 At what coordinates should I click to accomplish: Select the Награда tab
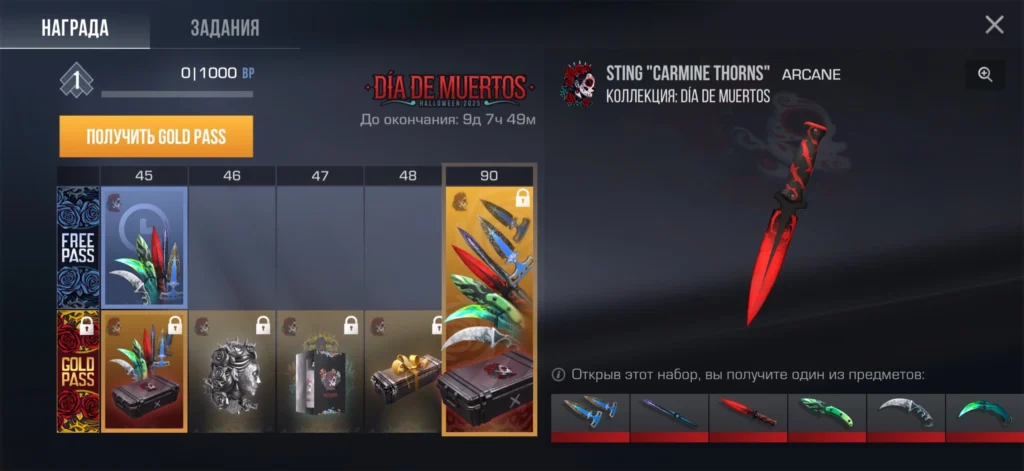(x=75, y=27)
